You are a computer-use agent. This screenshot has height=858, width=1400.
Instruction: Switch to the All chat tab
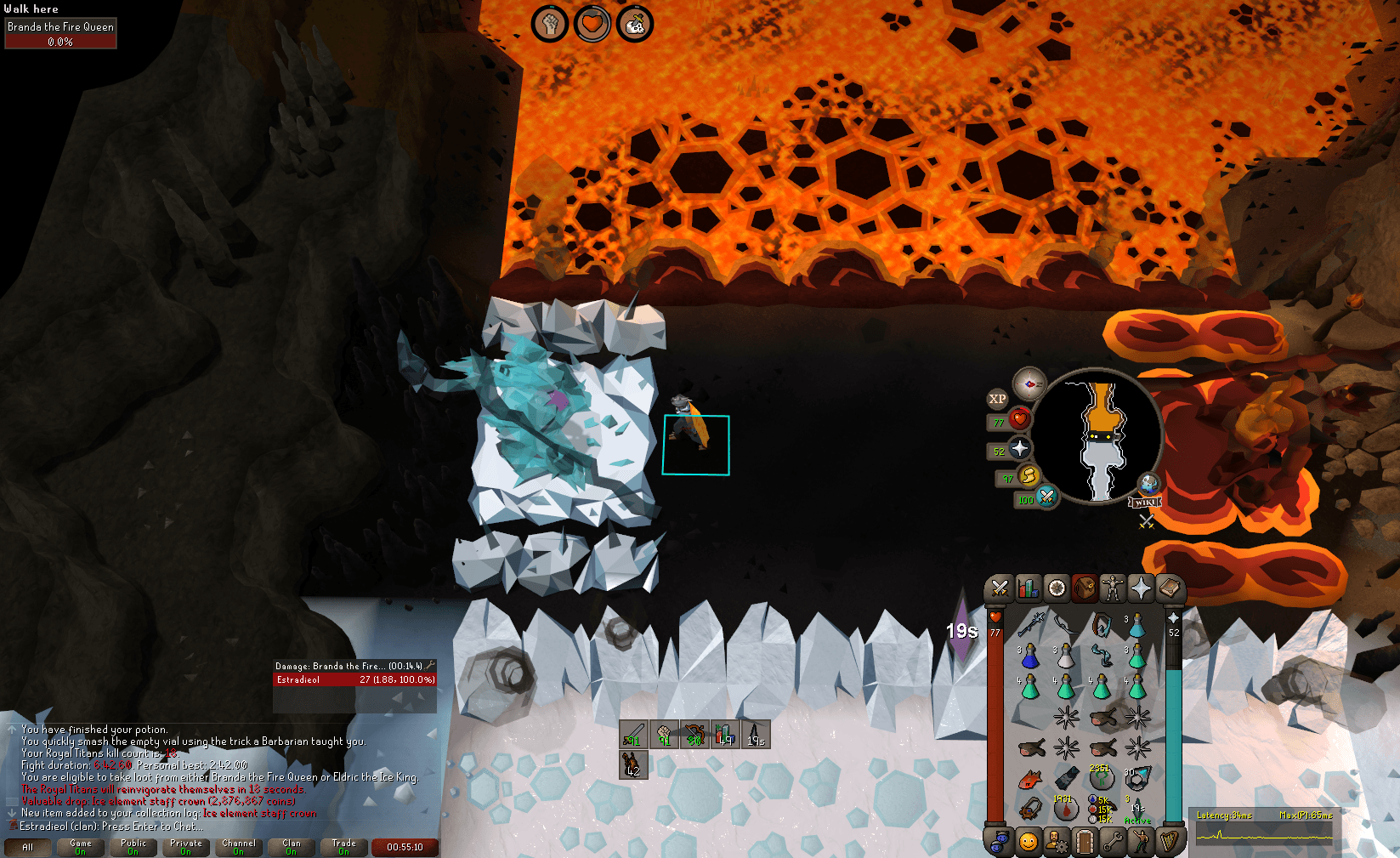pos(28,847)
